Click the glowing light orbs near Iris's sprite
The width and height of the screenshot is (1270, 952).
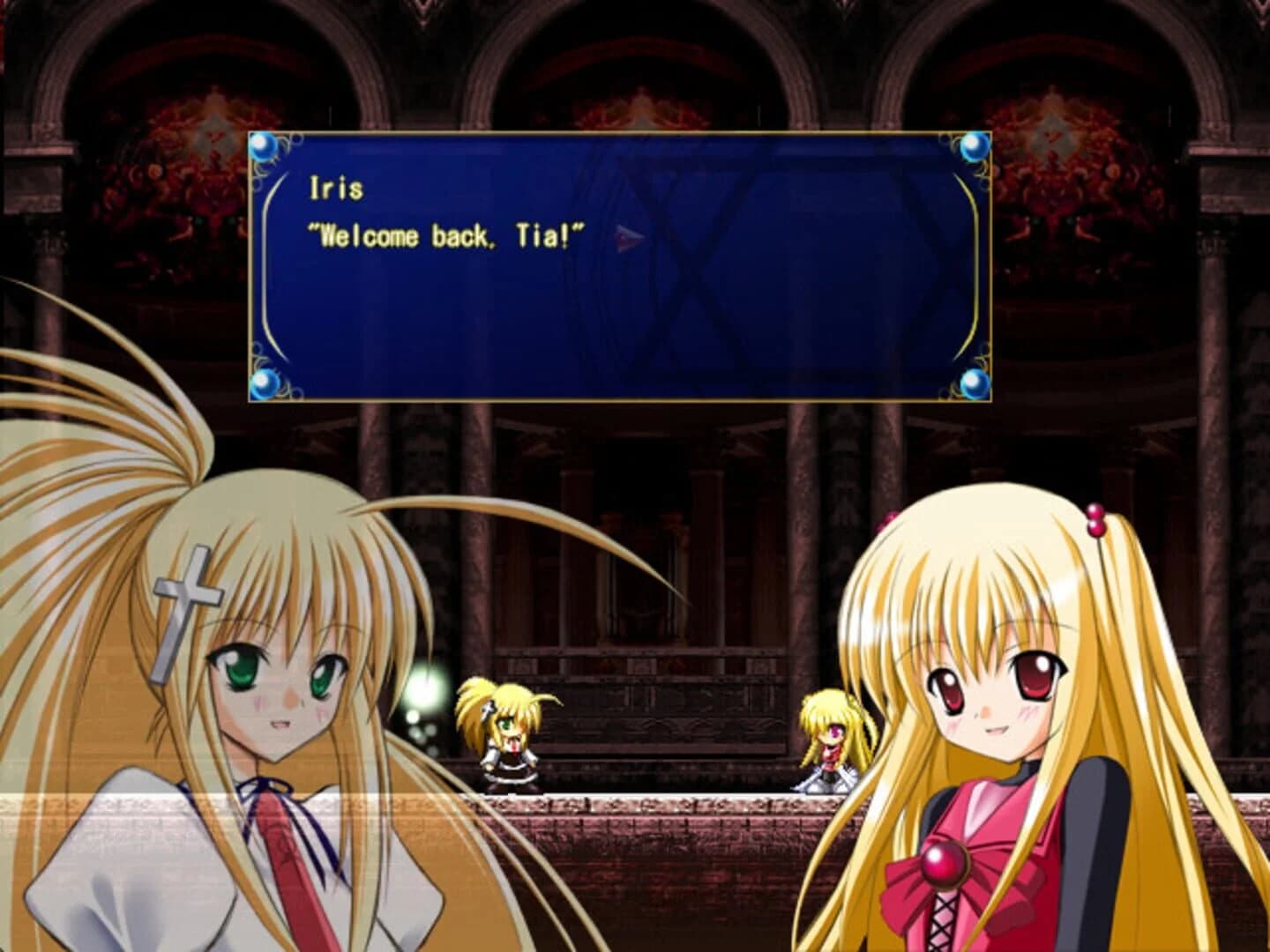point(423,692)
